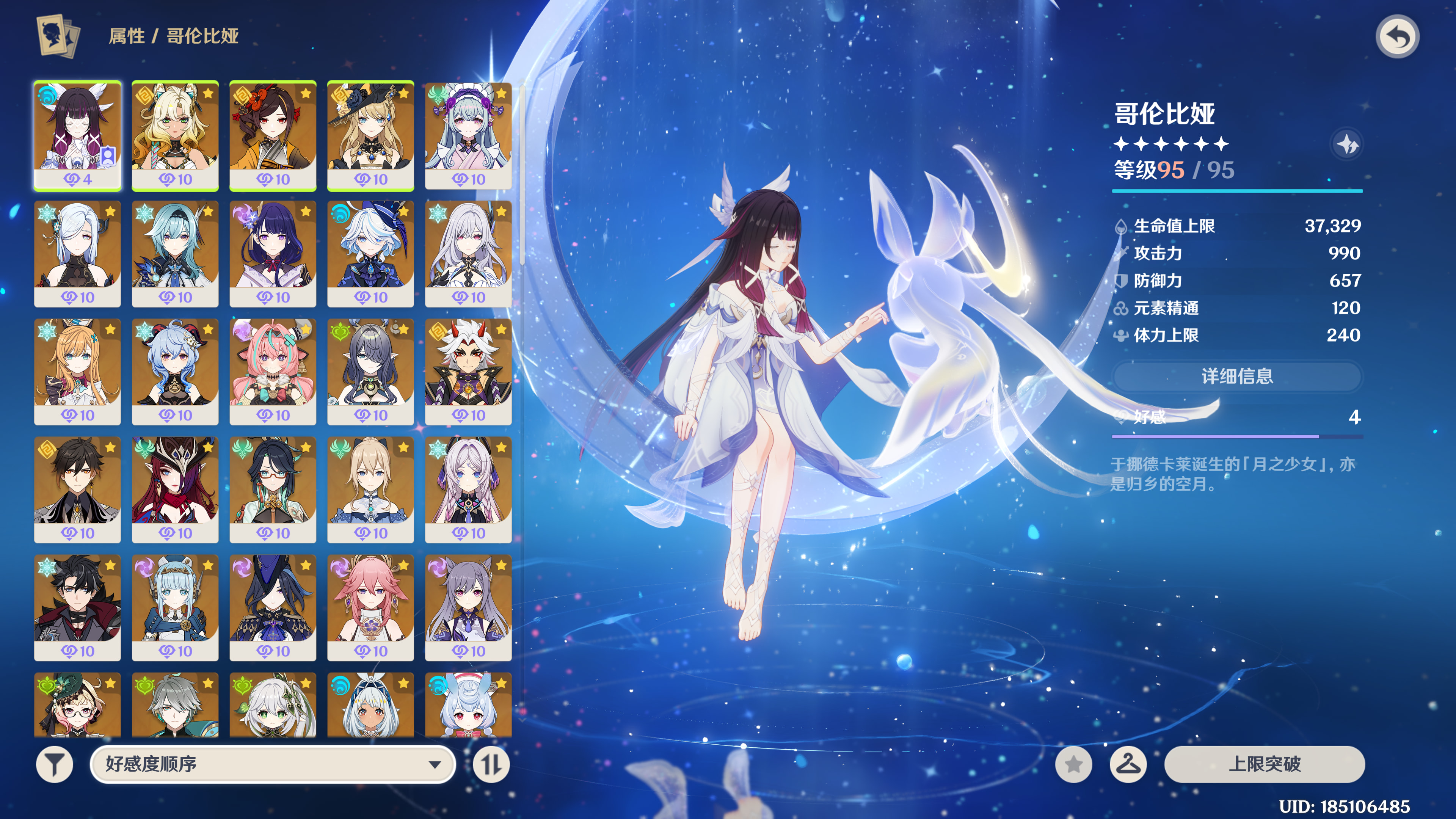The height and width of the screenshot is (819, 1456).
Task: Open the 详细信息 details panel
Action: tap(1237, 376)
